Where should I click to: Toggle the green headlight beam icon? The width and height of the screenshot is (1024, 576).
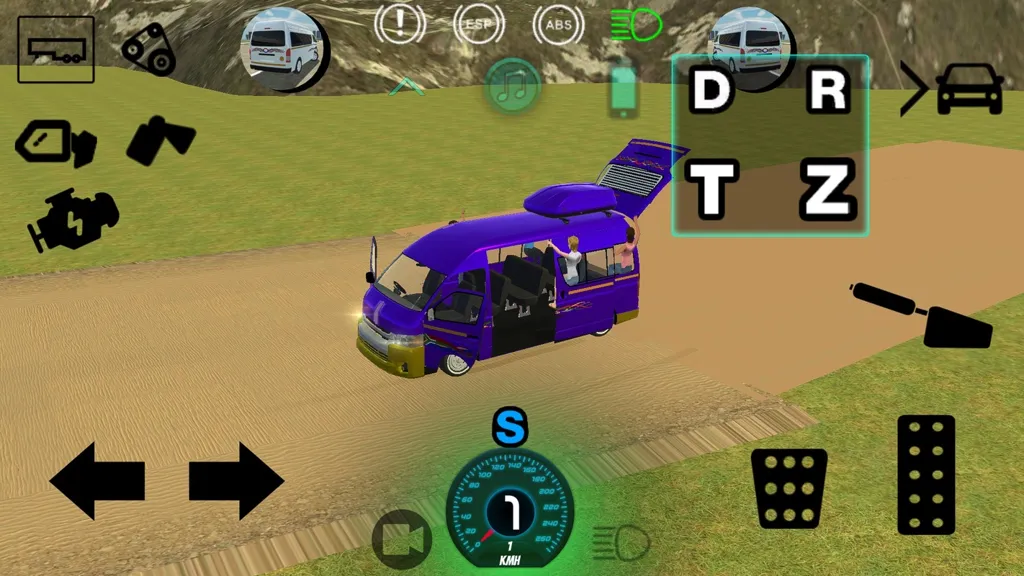click(634, 24)
